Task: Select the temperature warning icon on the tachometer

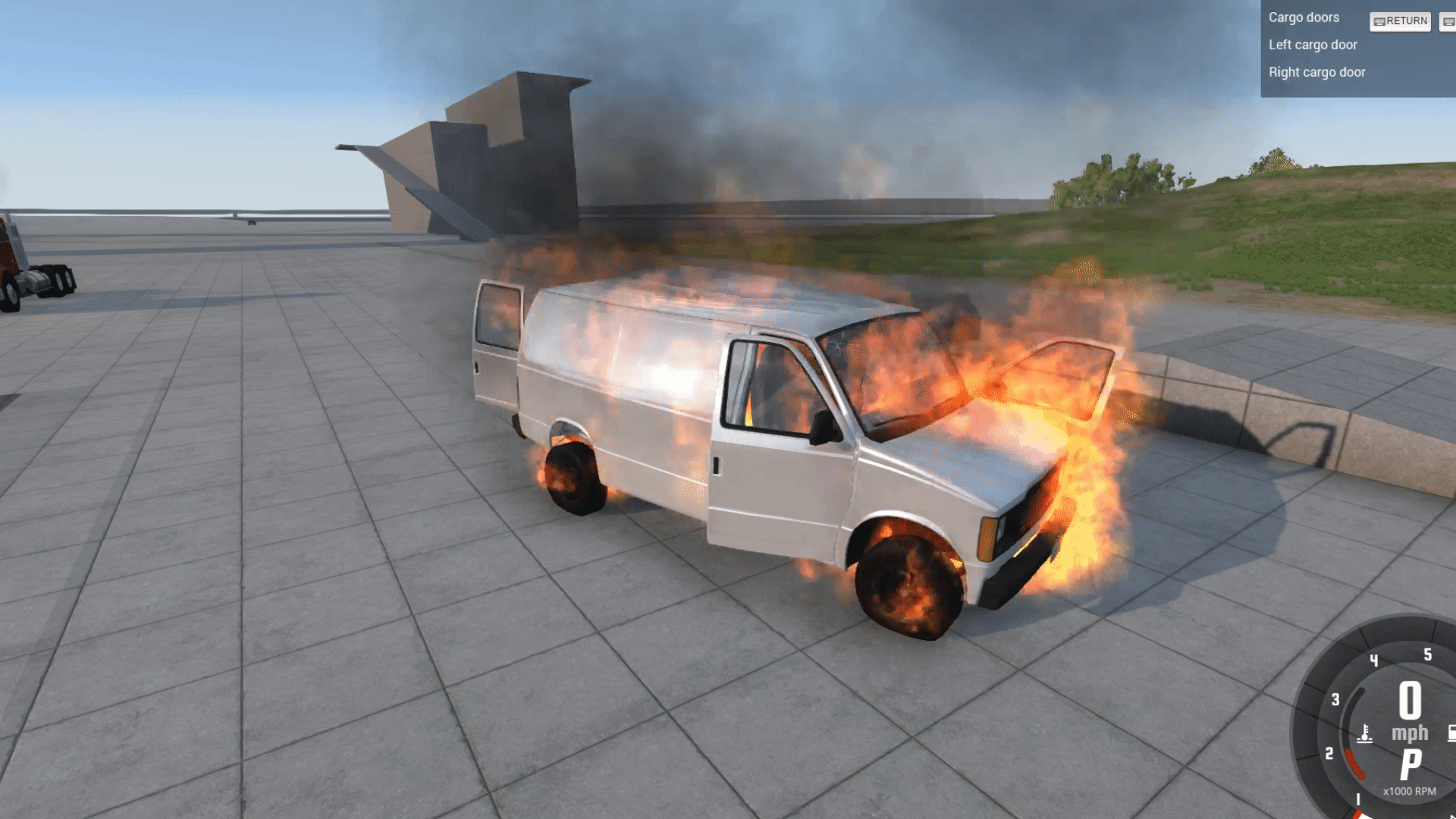Action: (x=1364, y=733)
